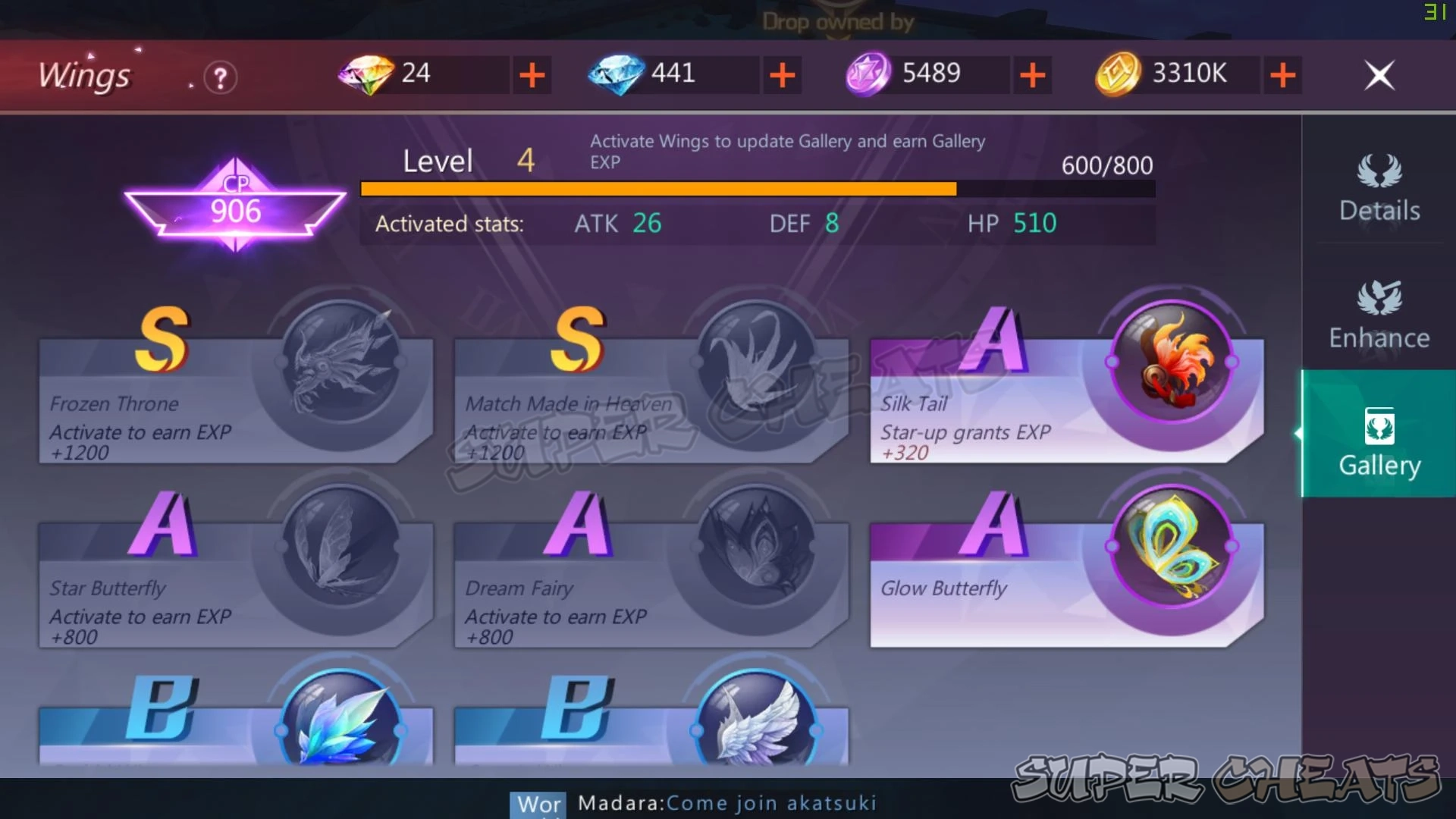Add more blue diamonds with plus button
The width and height of the screenshot is (1456, 819).
click(x=783, y=74)
